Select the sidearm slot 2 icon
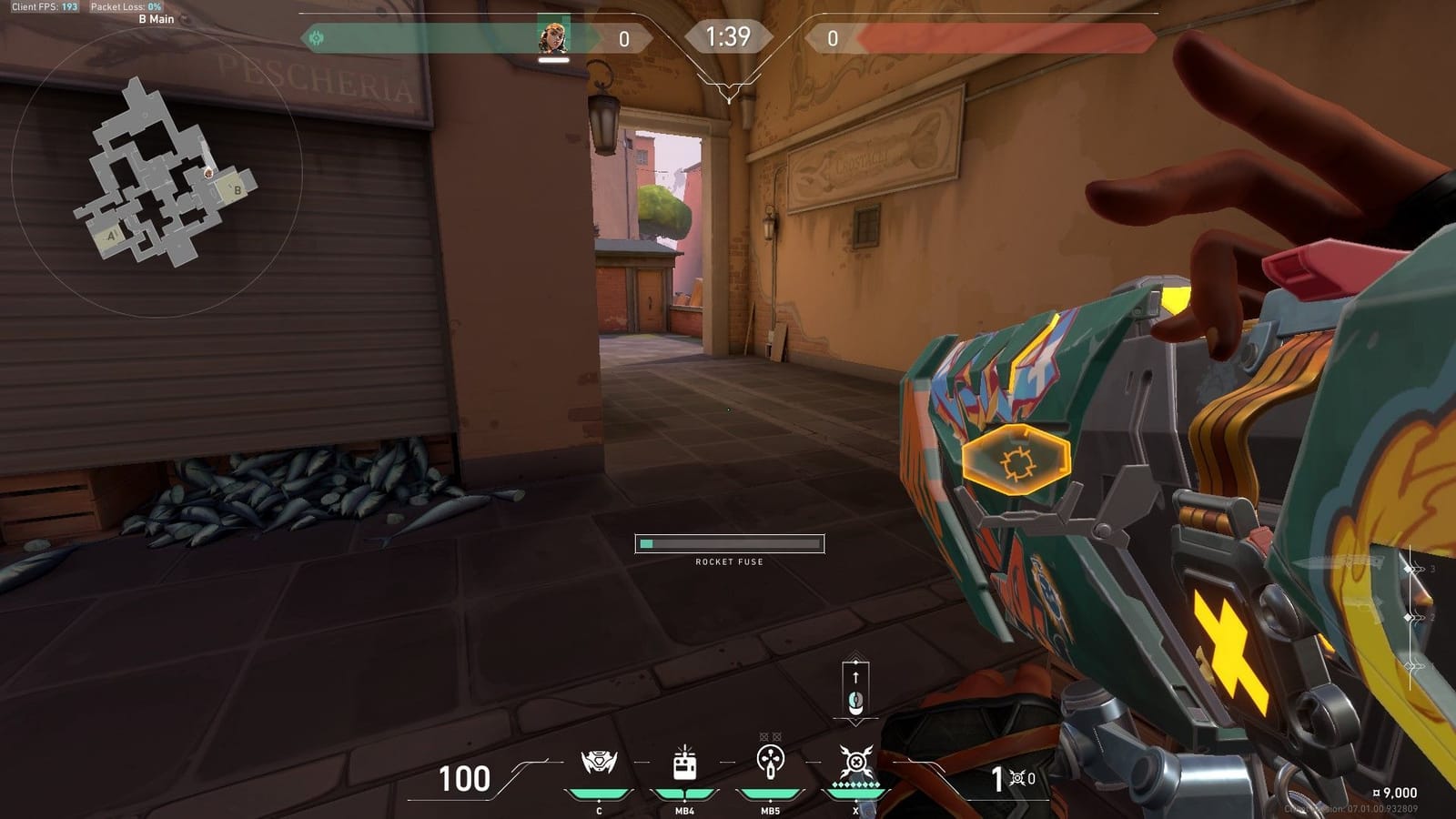The width and height of the screenshot is (1456, 819). tap(1413, 619)
